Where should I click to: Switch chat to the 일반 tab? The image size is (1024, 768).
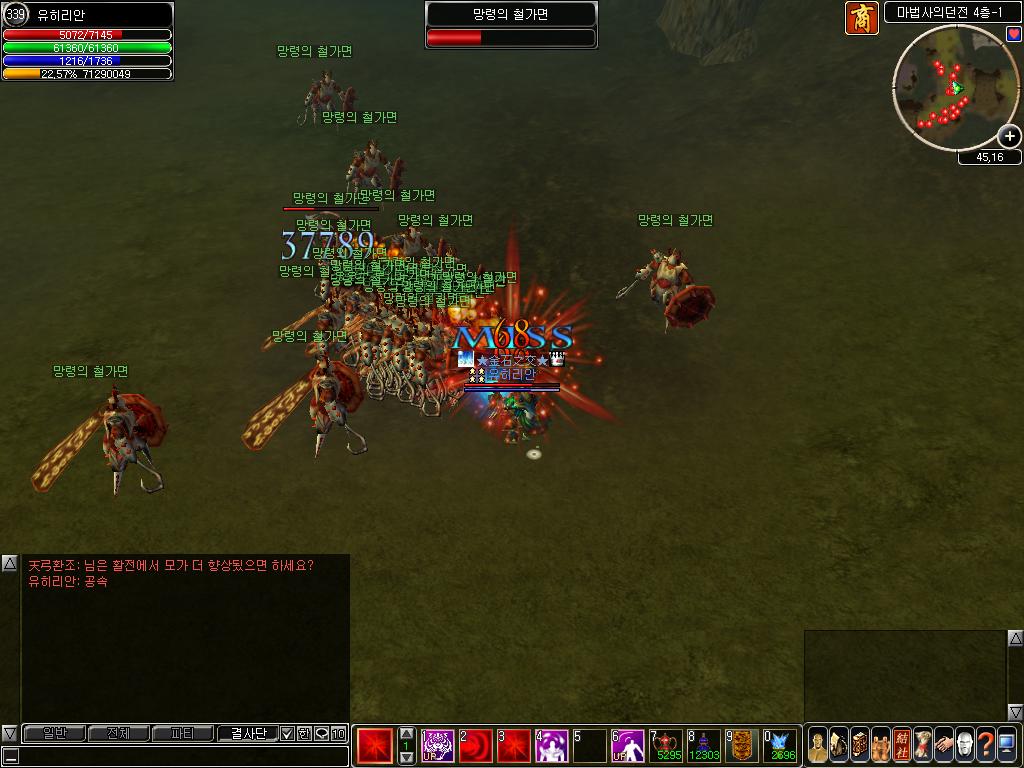point(54,734)
